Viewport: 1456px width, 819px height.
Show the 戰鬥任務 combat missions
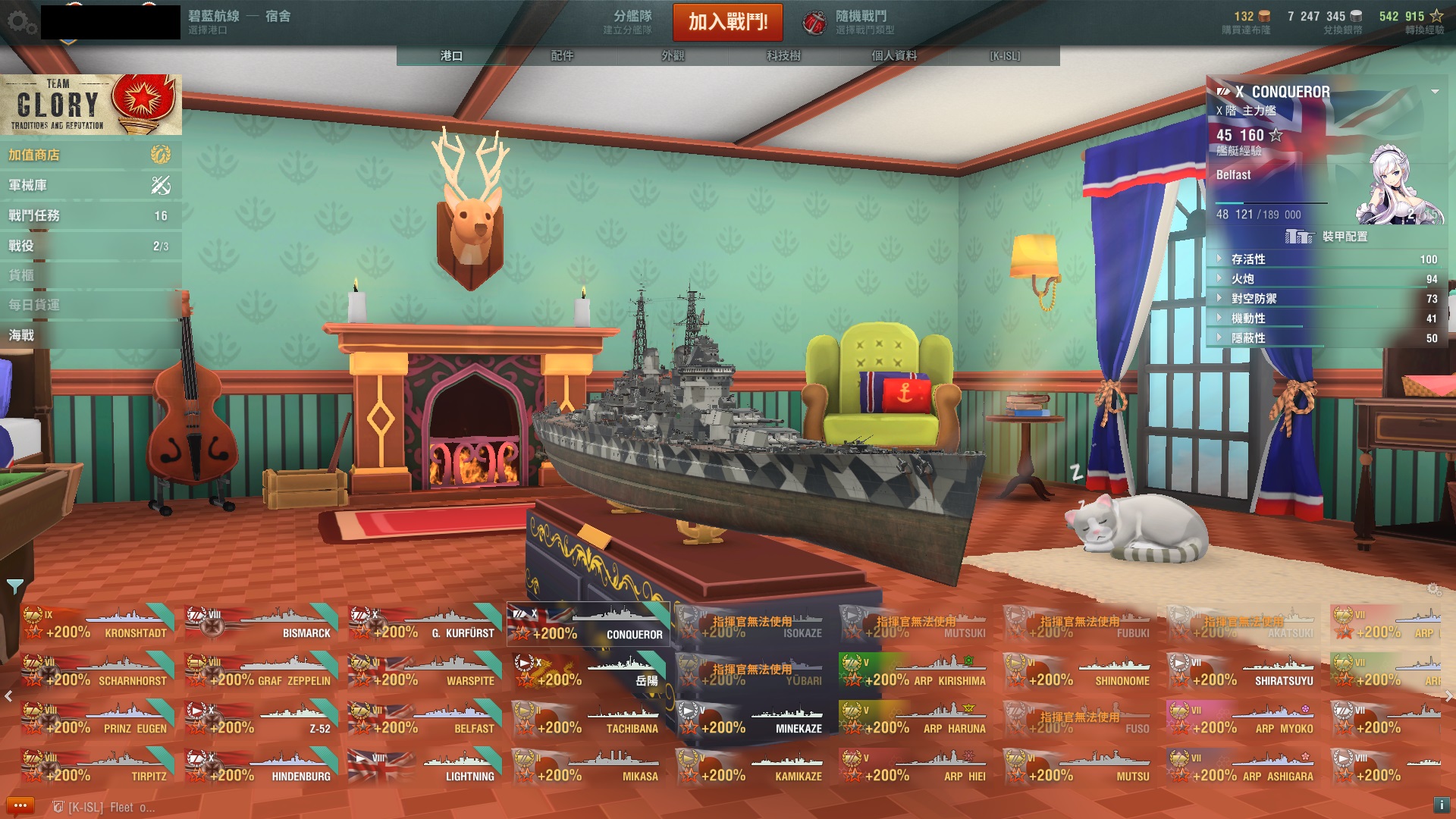pos(89,215)
